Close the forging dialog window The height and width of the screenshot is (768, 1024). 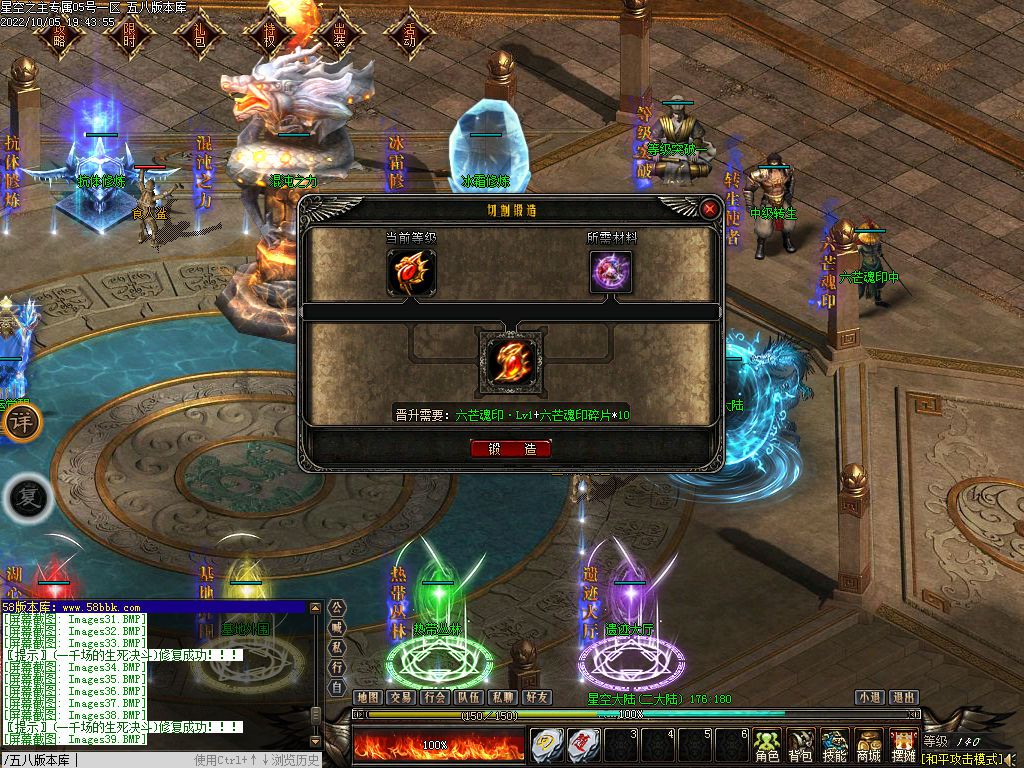pos(710,209)
